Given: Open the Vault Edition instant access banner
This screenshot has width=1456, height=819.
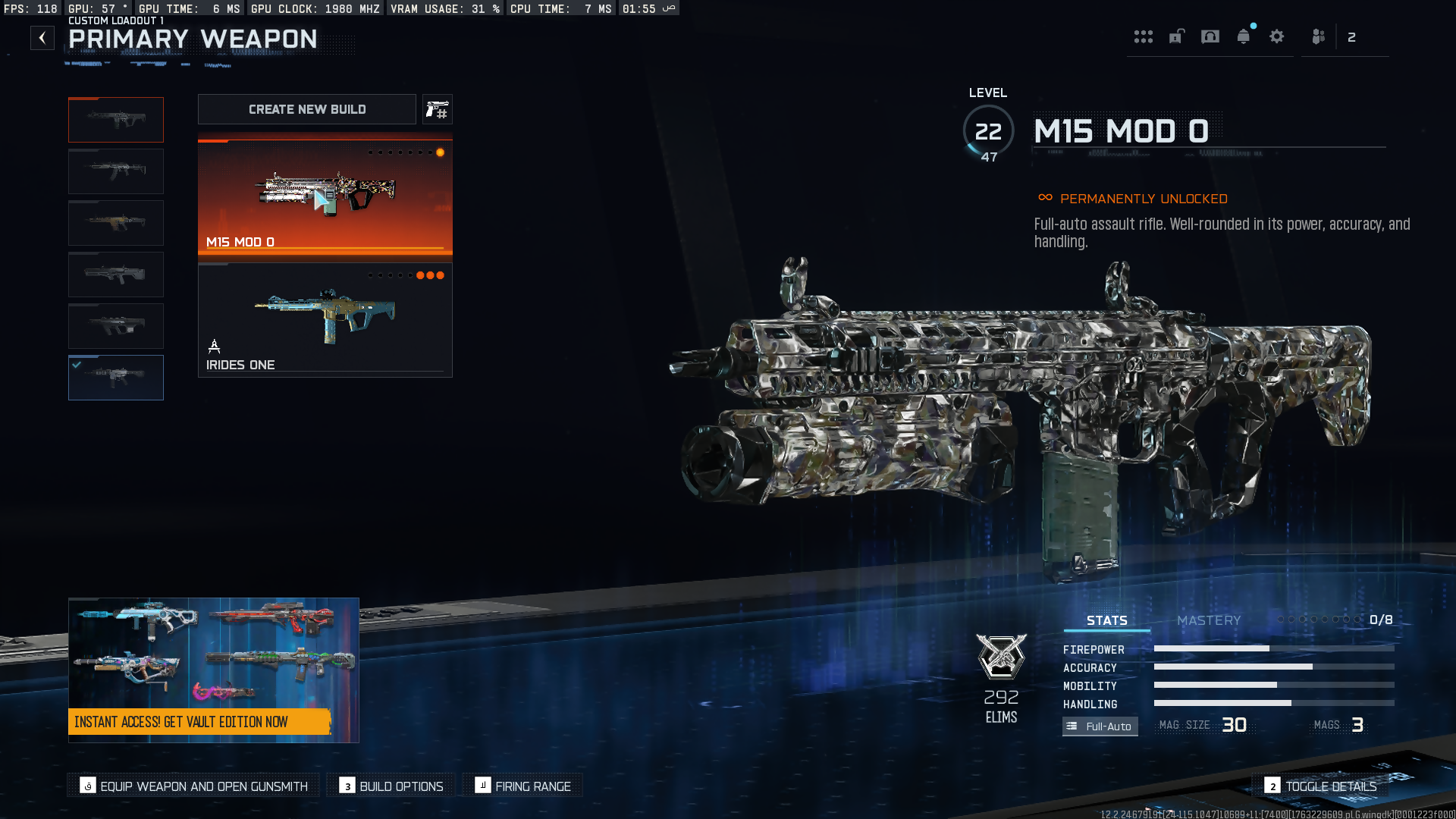Looking at the screenshot, I should (213, 670).
